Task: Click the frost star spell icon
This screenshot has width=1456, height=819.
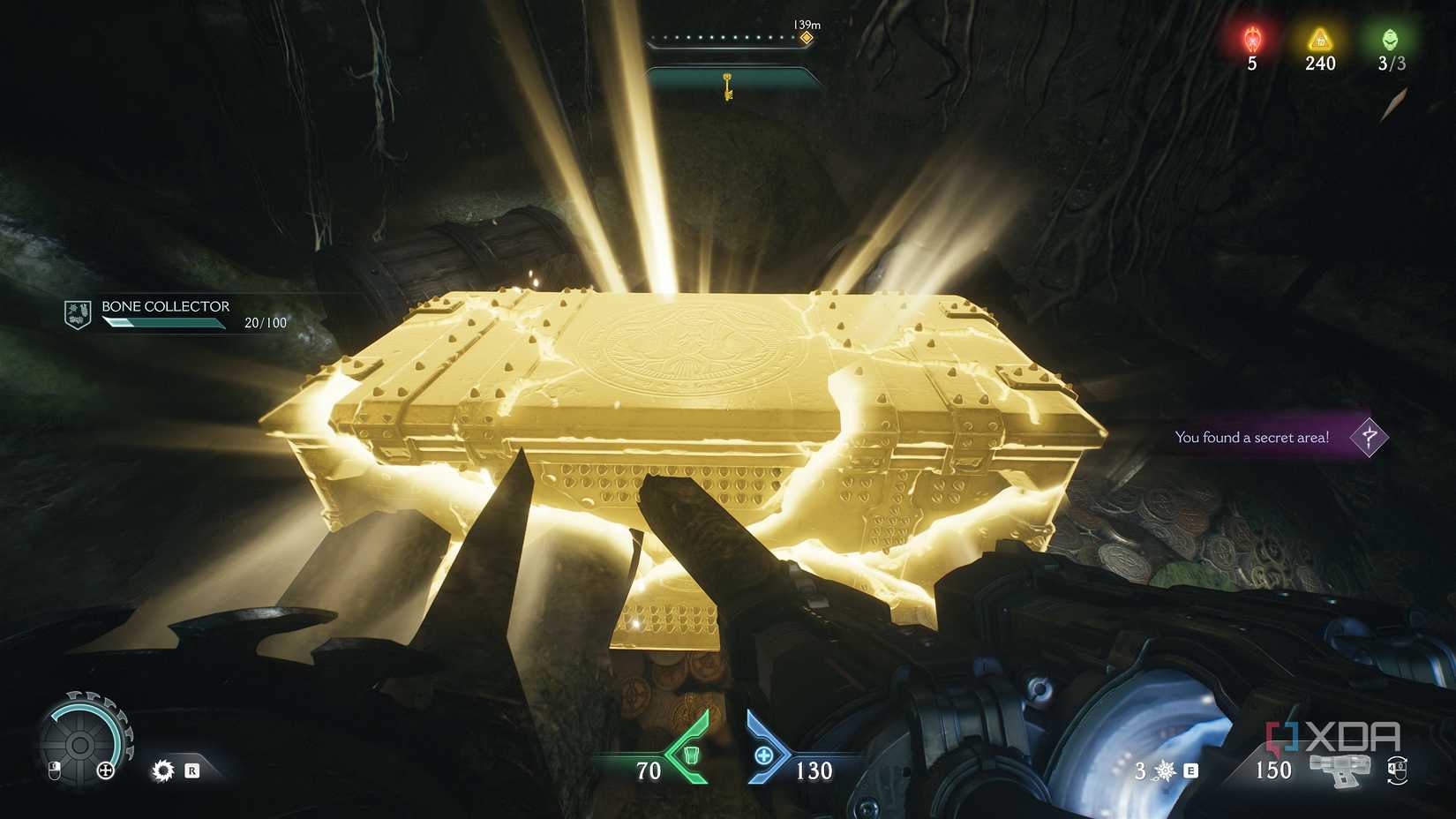Action: click(1163, 771)
